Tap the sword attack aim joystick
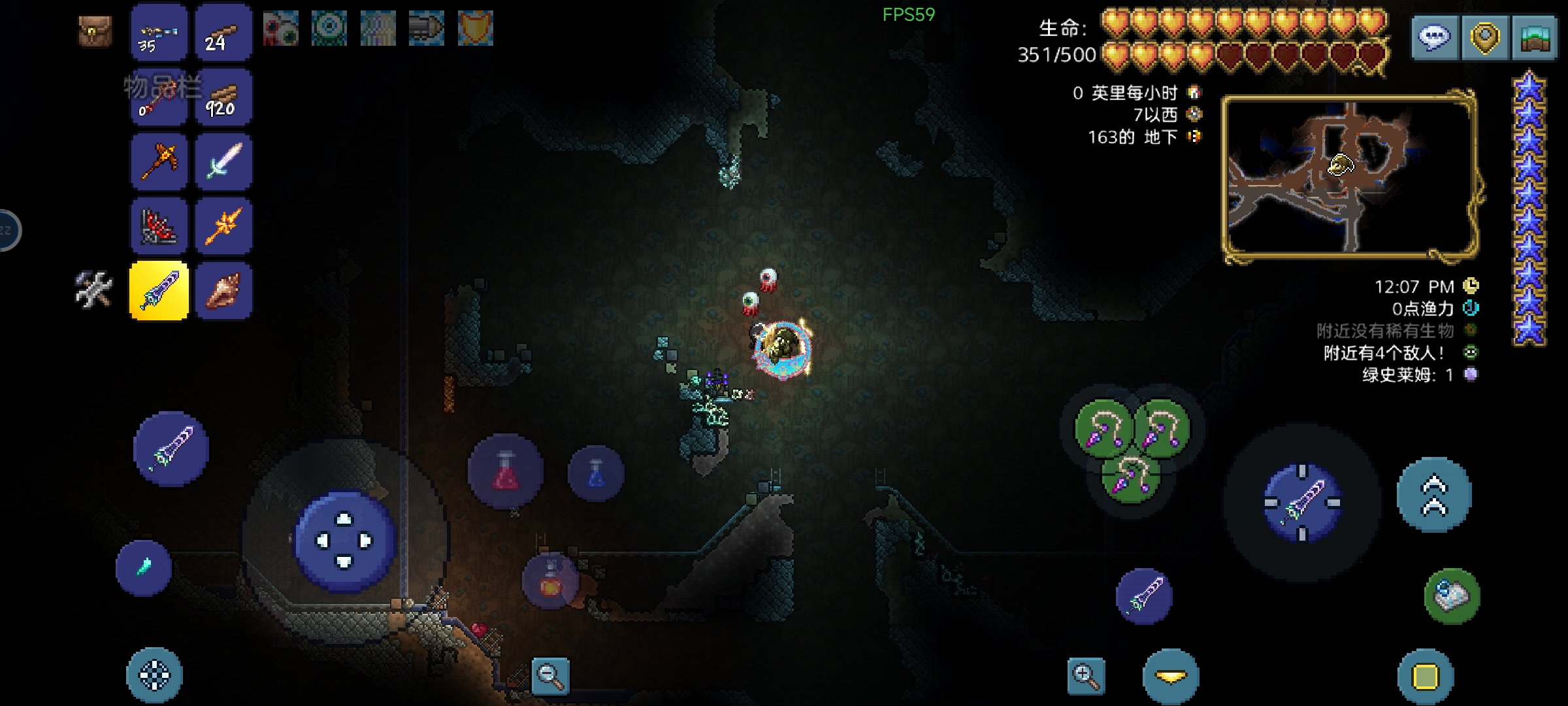This screenshot has height=706, width=1568. coord(1301,502)
